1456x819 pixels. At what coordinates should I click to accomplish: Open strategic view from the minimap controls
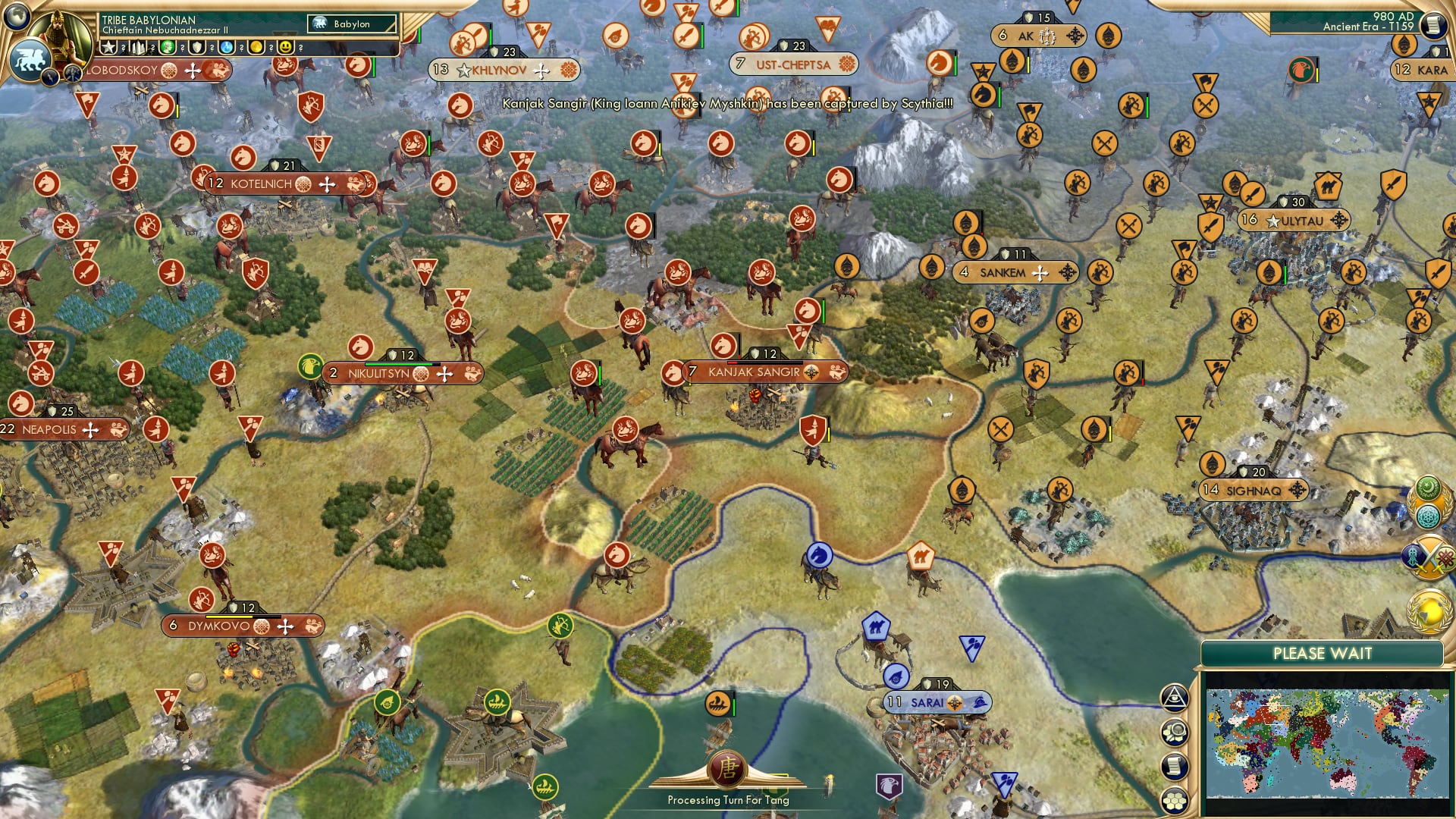pos(1175,731)
